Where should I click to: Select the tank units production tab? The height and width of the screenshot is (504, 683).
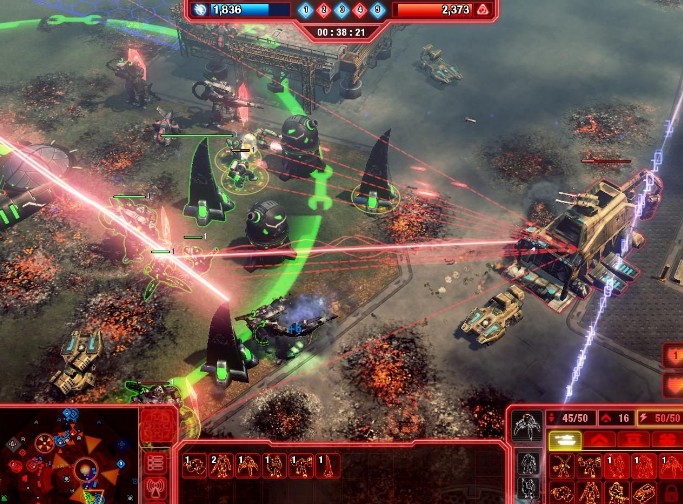[565, 439]
